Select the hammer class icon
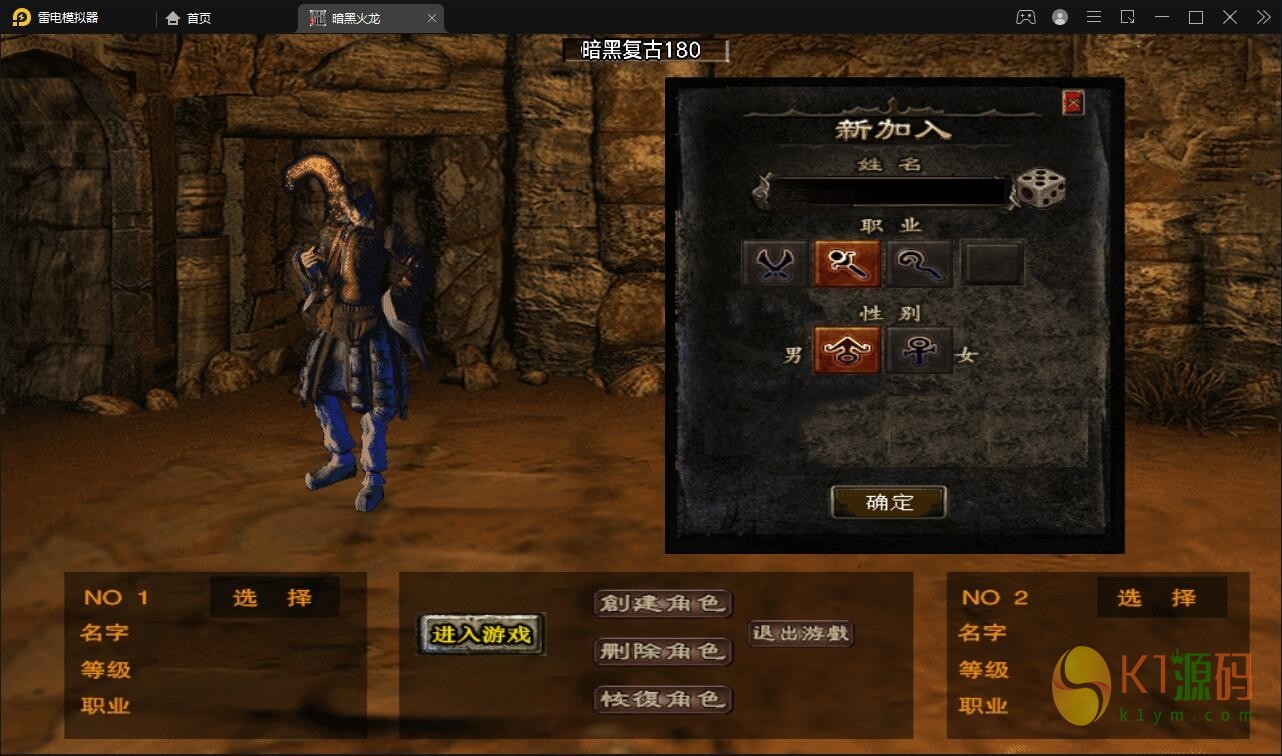1282x756 pixels. click(x=846, y=261)
